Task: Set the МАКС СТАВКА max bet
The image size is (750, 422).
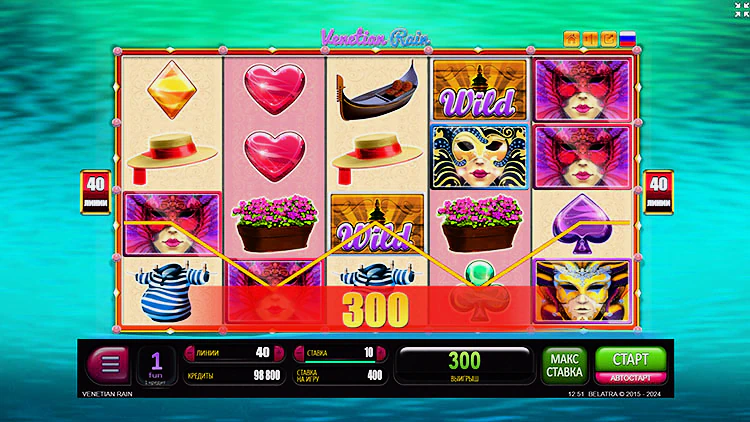Action: [565, 366]
